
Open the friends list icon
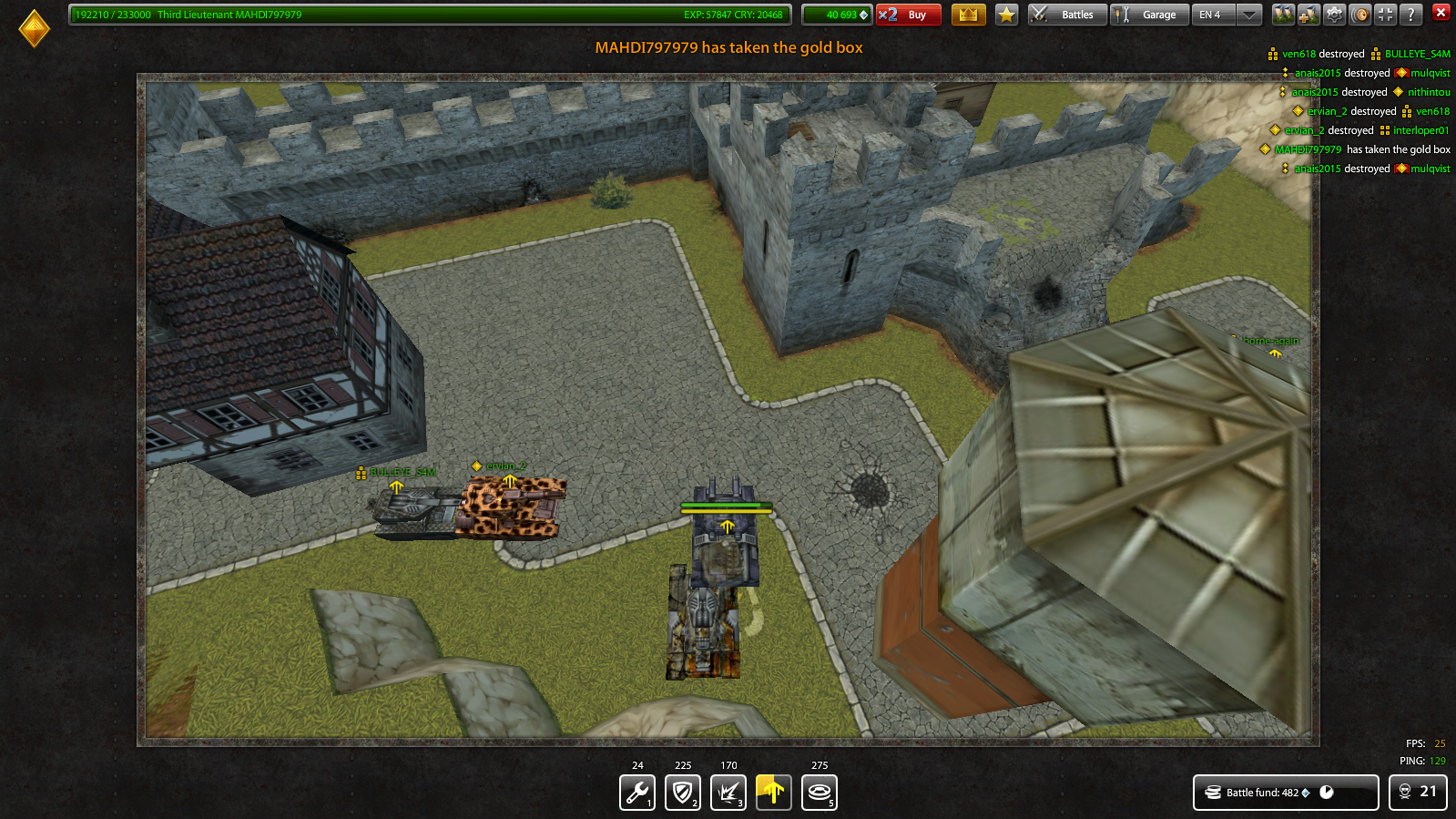tap(1284, 14)
